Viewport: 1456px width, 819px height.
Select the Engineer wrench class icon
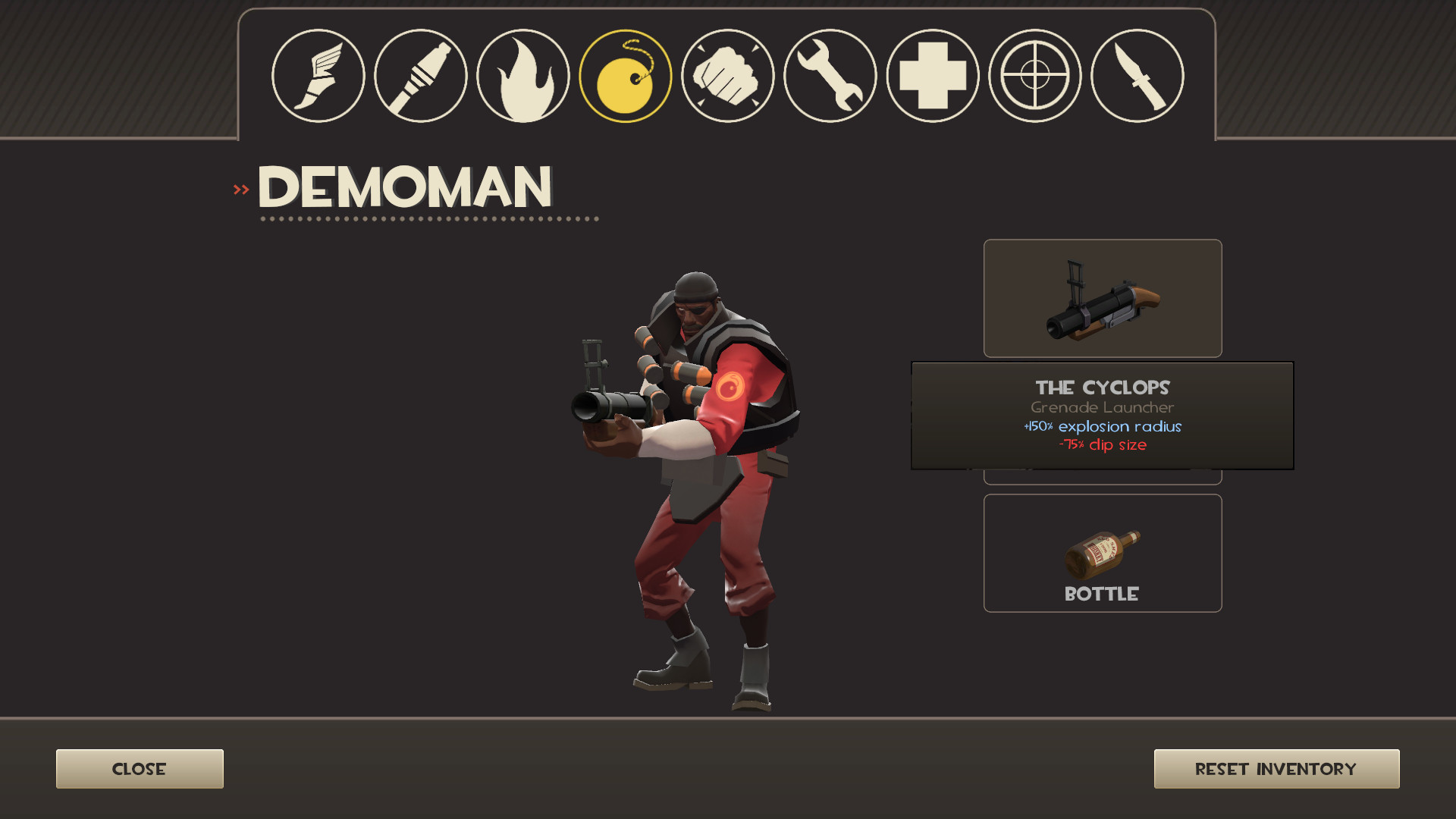click(x=830, y=75)
